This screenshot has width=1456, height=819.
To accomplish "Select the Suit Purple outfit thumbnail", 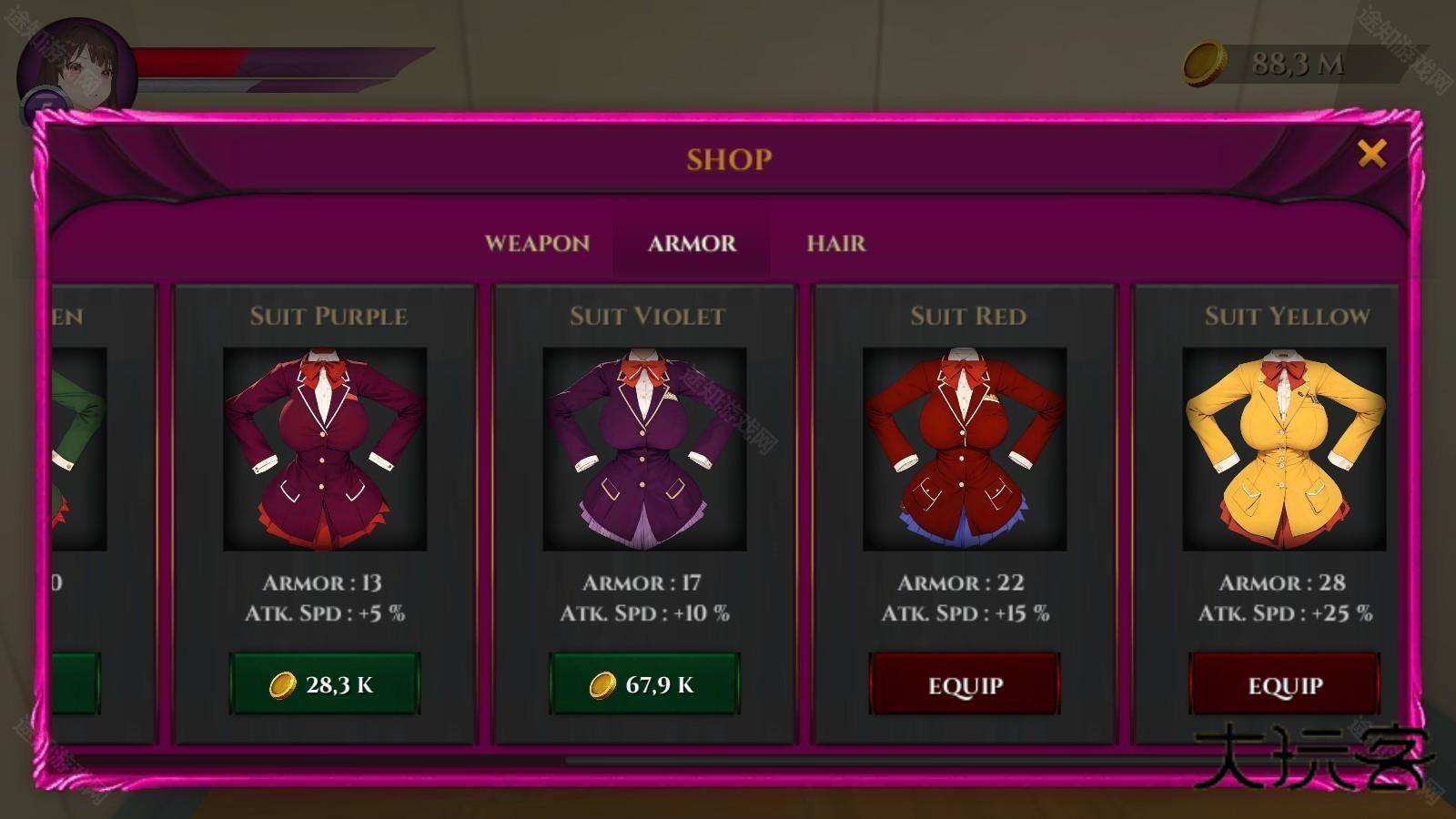I will pos(325,450).
